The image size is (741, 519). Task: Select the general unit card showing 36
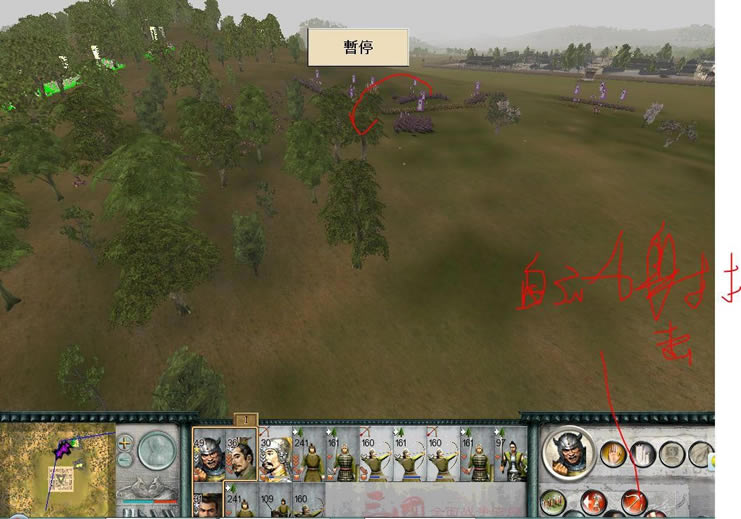tap(240, 457)
